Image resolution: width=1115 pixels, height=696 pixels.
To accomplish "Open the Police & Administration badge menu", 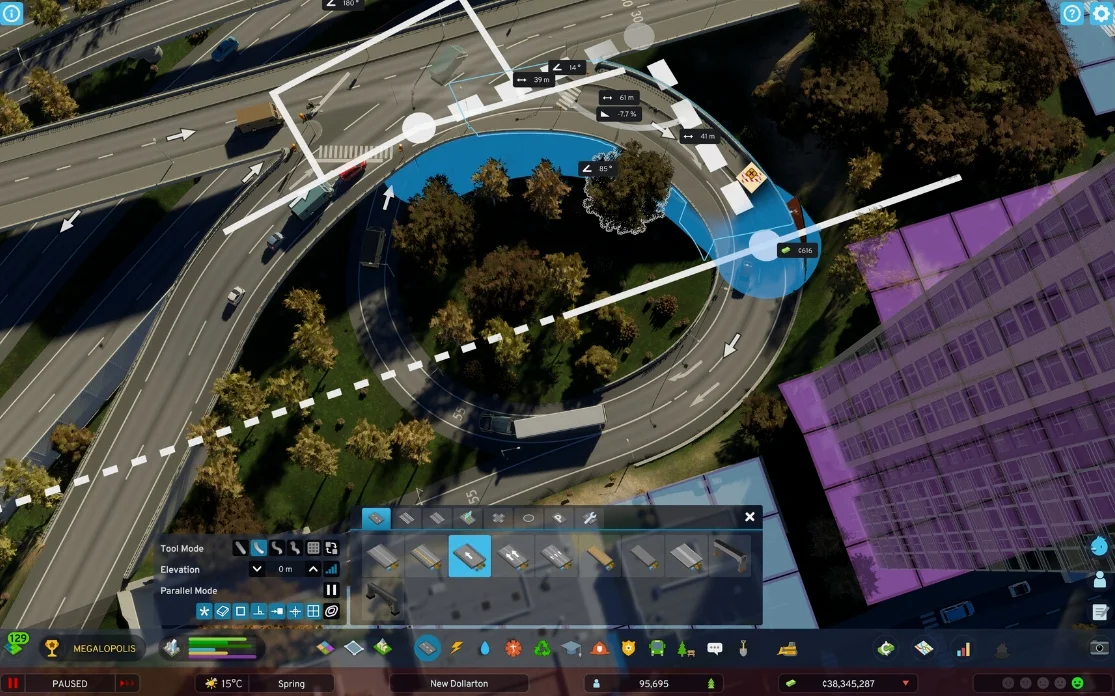I will click(628, 648).
